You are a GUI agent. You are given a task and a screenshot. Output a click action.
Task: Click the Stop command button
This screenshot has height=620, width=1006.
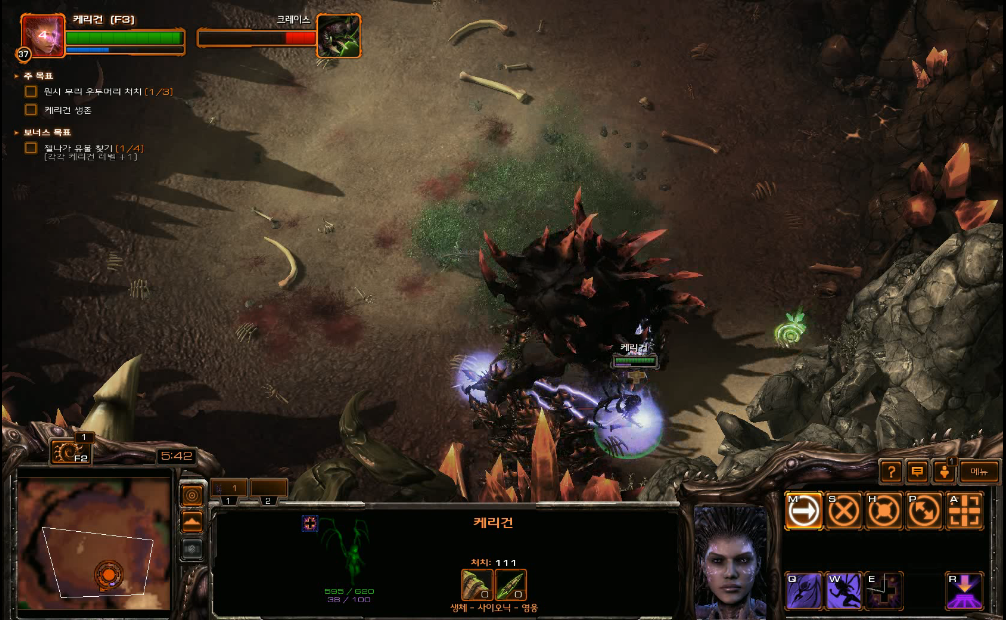pyautogui.click(x=844, y=511)
